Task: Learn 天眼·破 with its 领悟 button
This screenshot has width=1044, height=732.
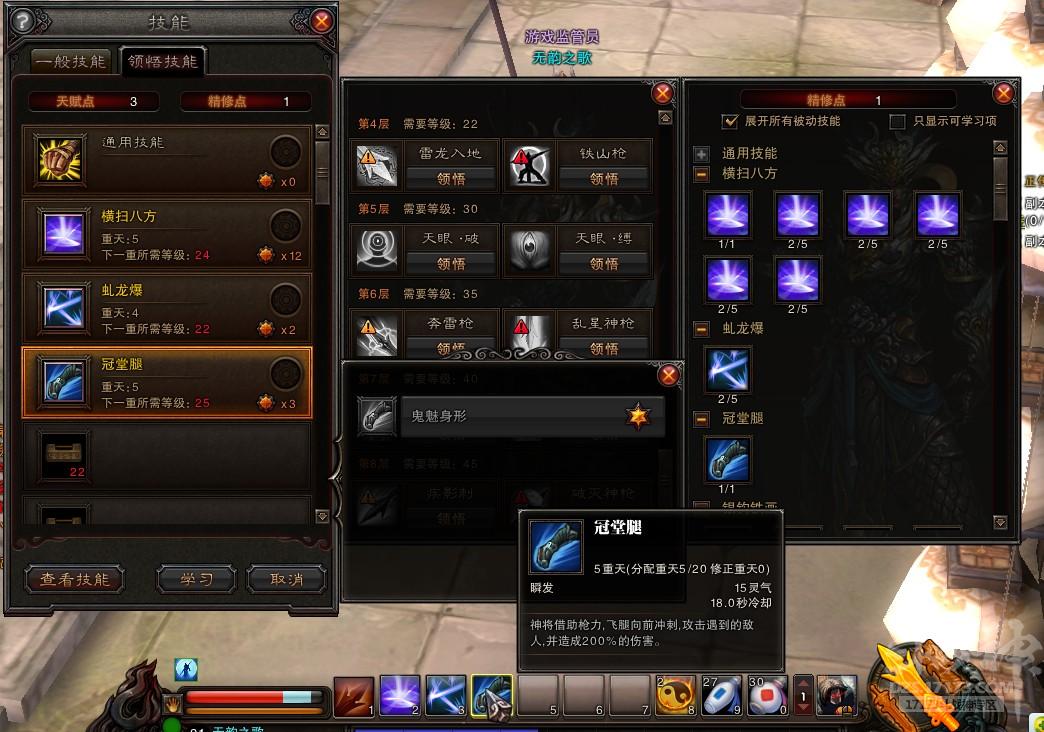Action: pyautogui.click(x=451, y=264)
